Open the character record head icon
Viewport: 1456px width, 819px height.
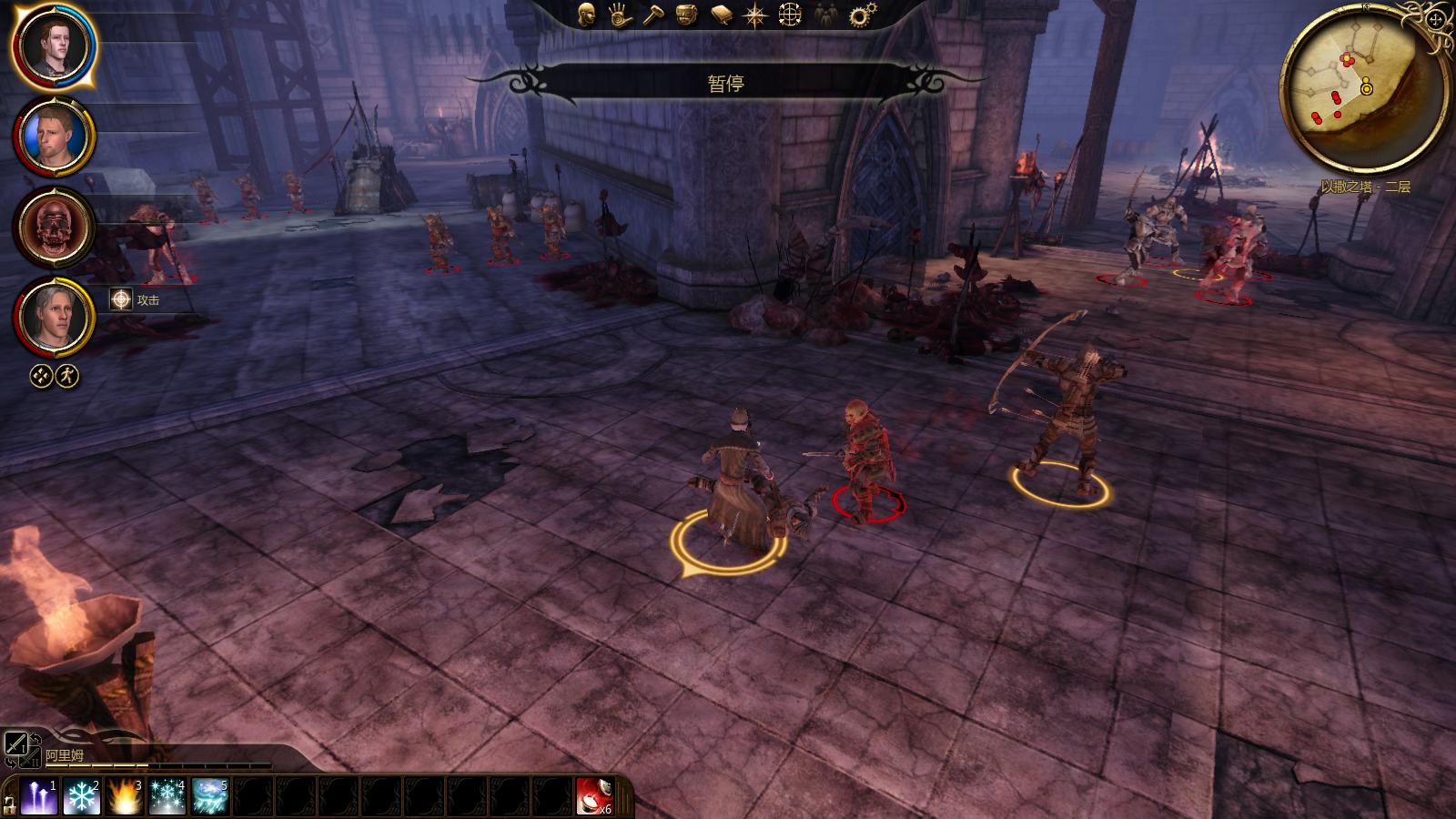tap(587, 15)
